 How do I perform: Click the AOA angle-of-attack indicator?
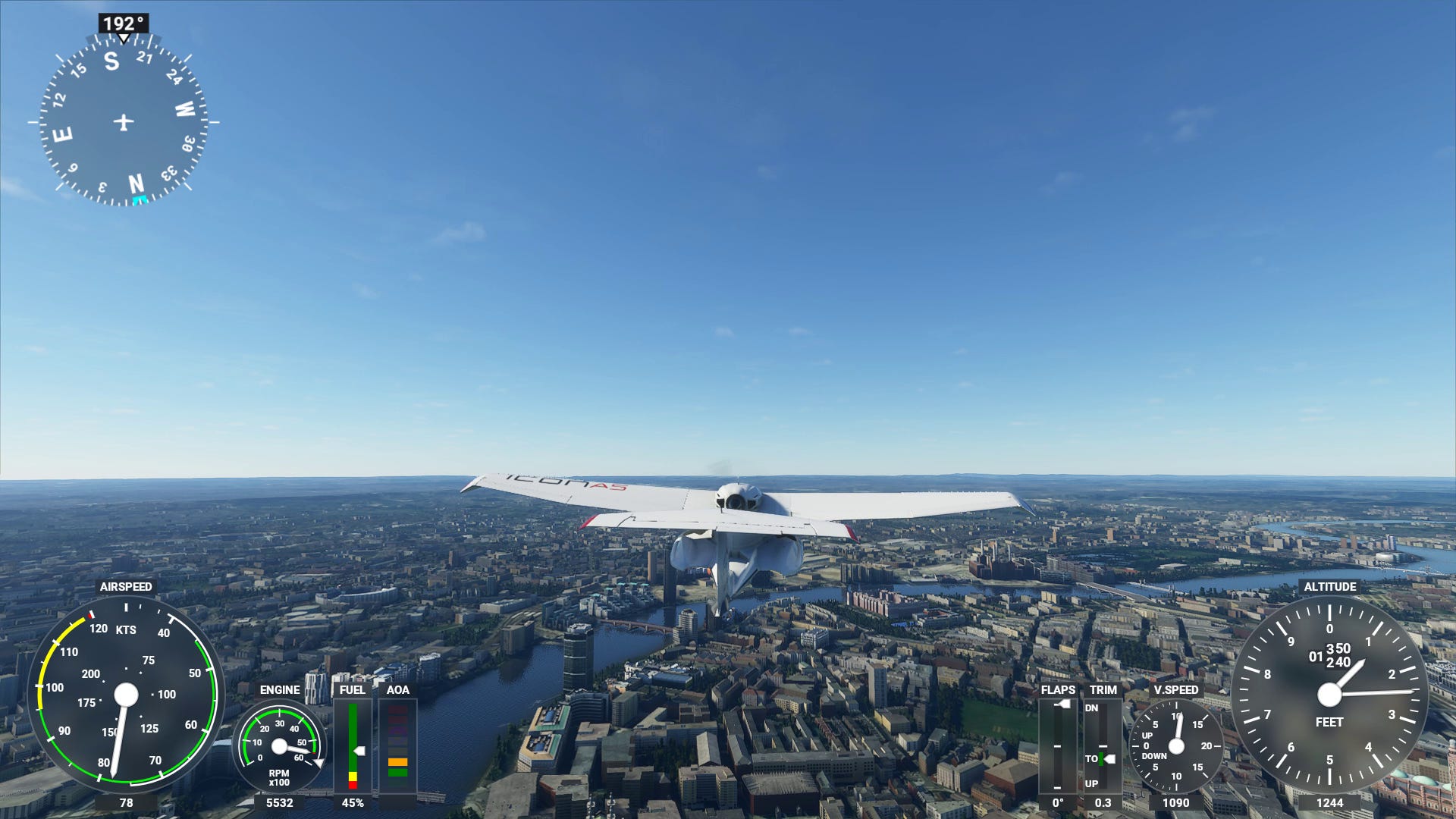pyautogui.click(x=397, y=747)
